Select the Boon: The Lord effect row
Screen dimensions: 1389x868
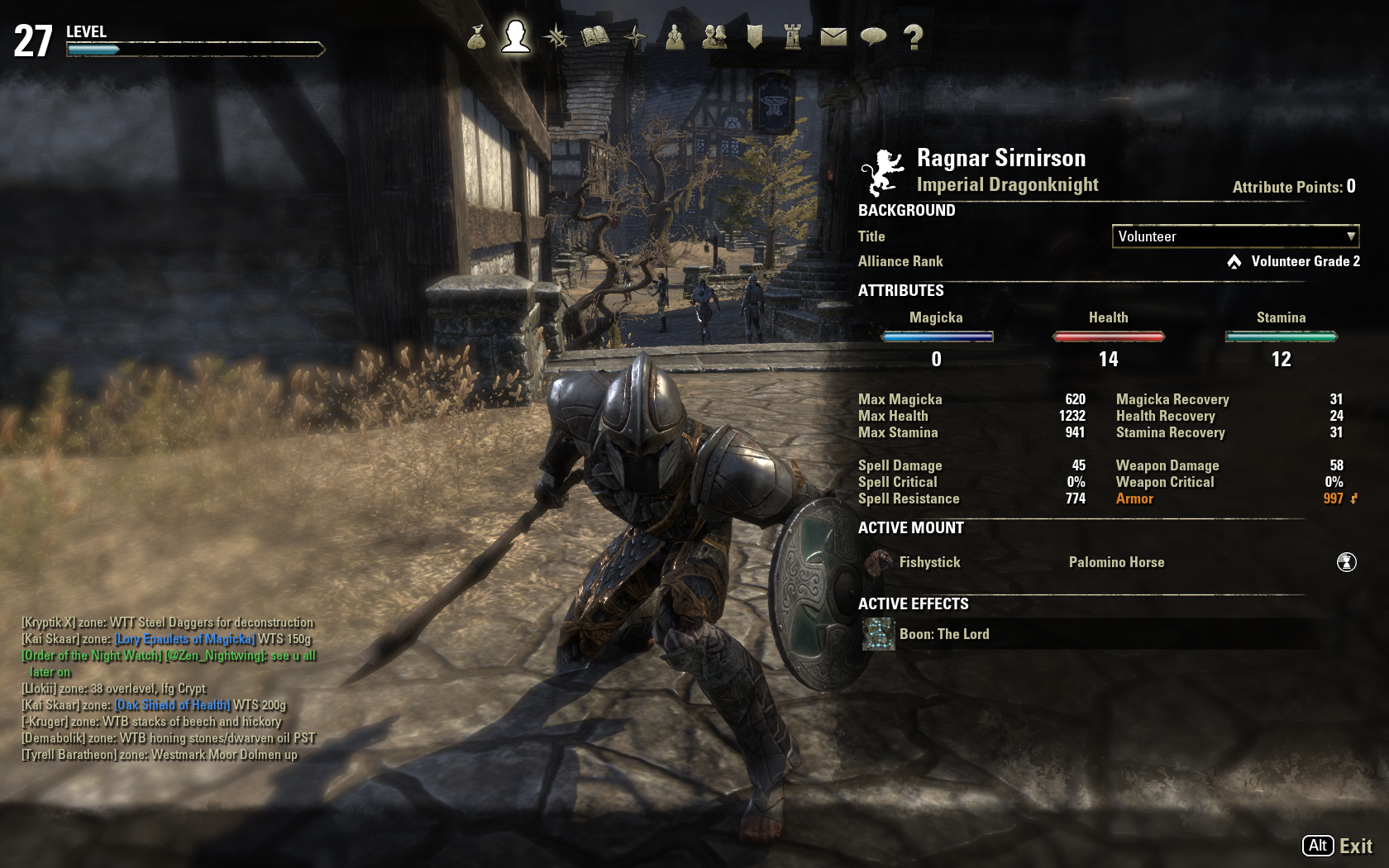pyautogui.click(x=943, y=634)
